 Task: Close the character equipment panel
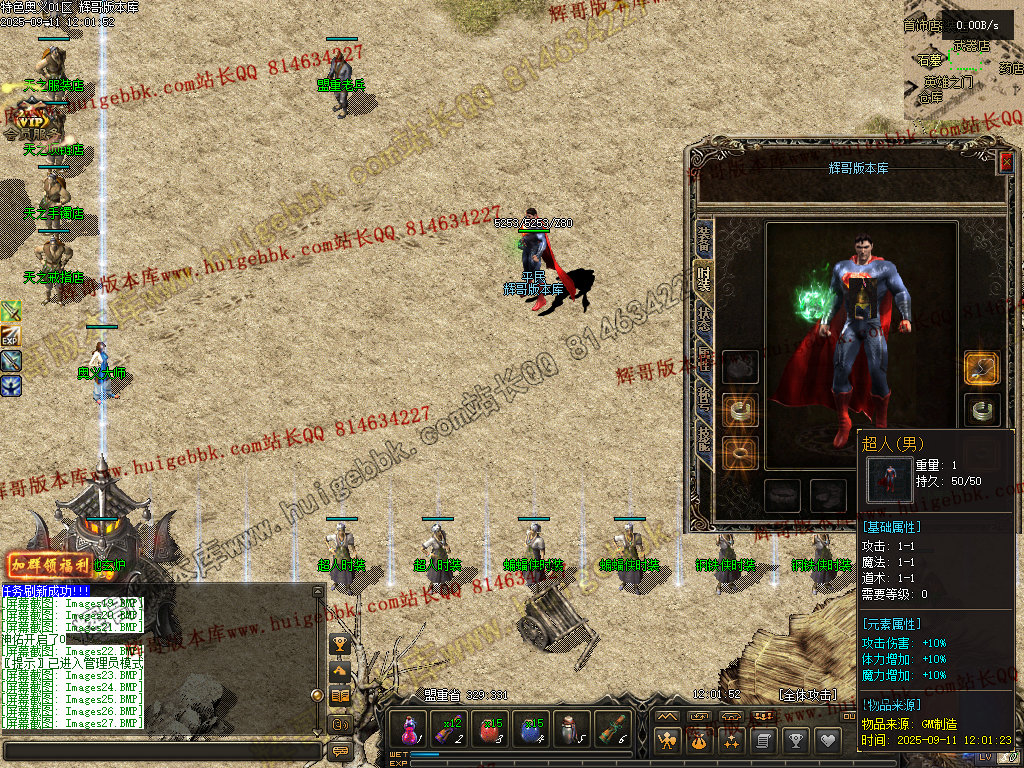[x=1006, y=162]
